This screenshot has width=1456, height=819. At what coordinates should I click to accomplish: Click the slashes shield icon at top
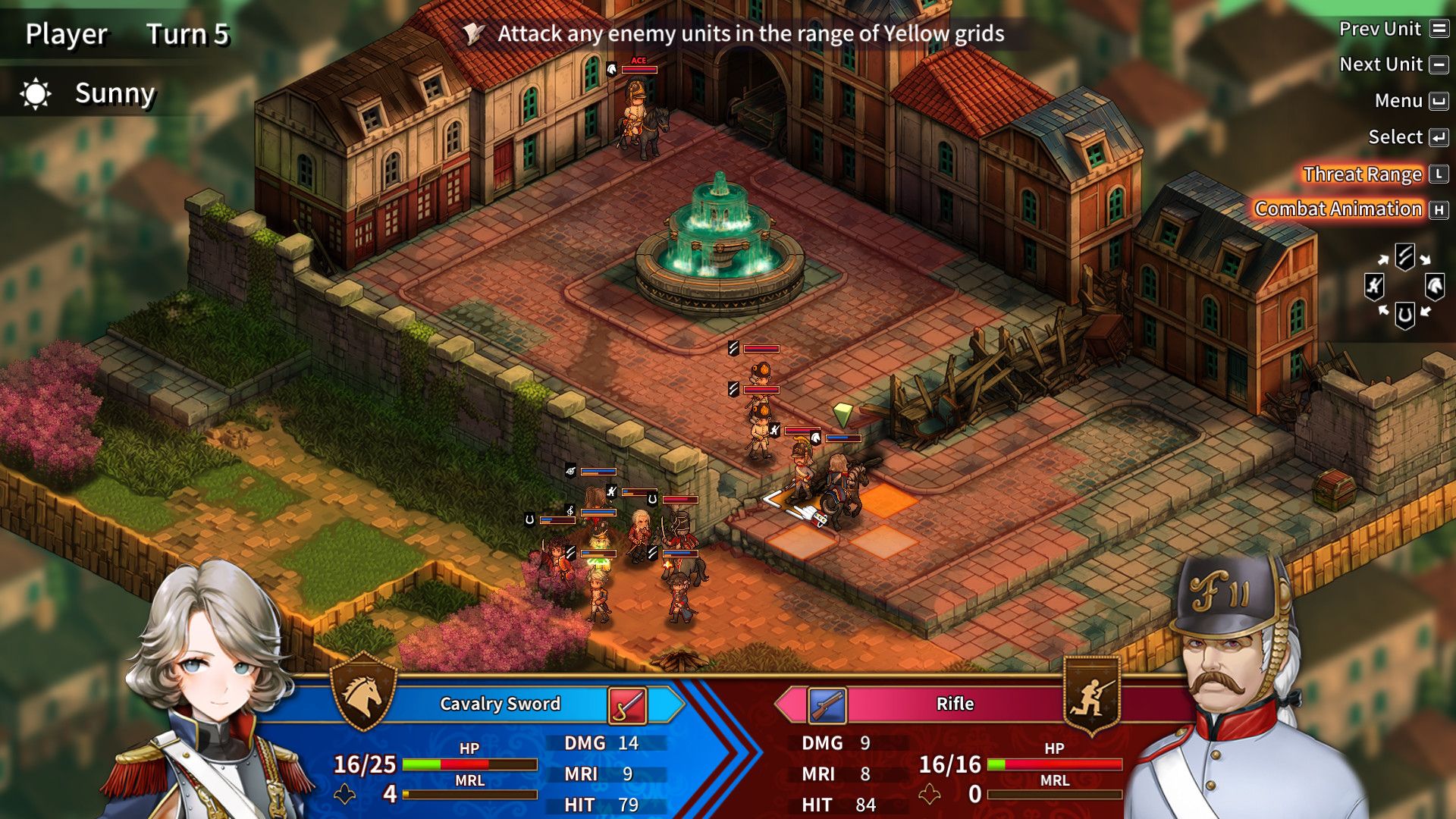(1404, 256)
